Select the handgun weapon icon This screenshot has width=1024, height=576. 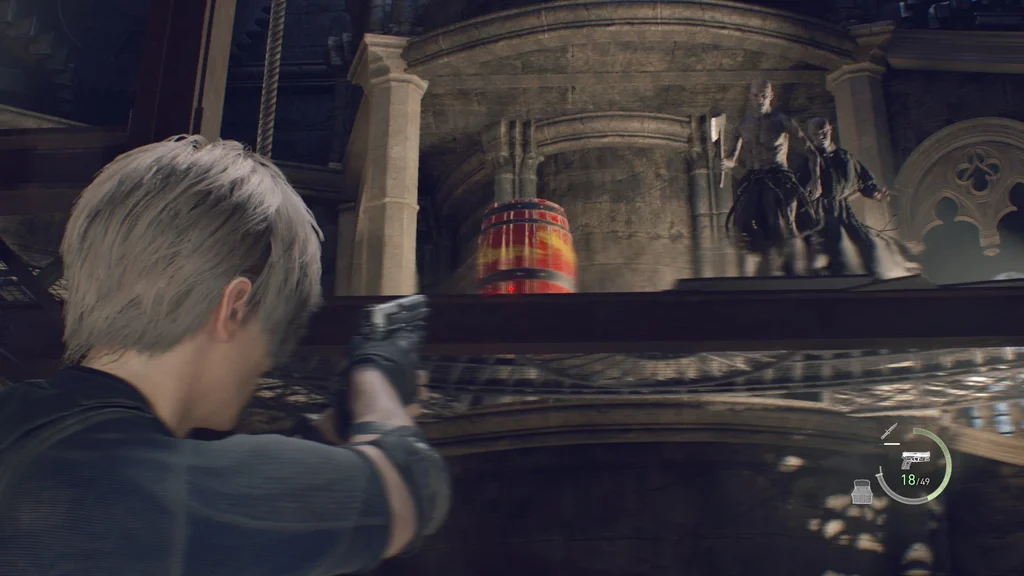pyautogui.click(x=914, y=460)
